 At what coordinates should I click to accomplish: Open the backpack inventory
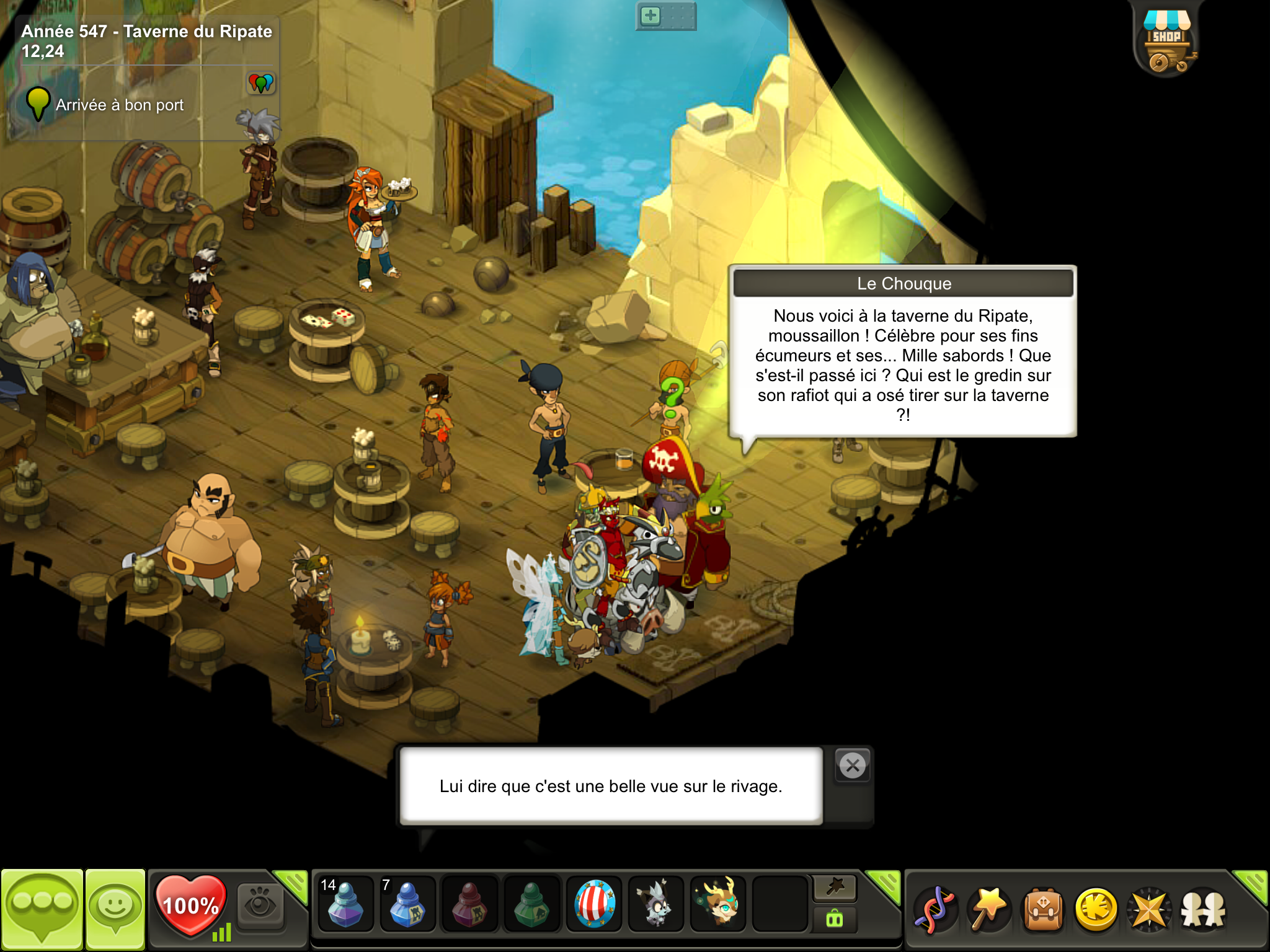point(1043,909)
